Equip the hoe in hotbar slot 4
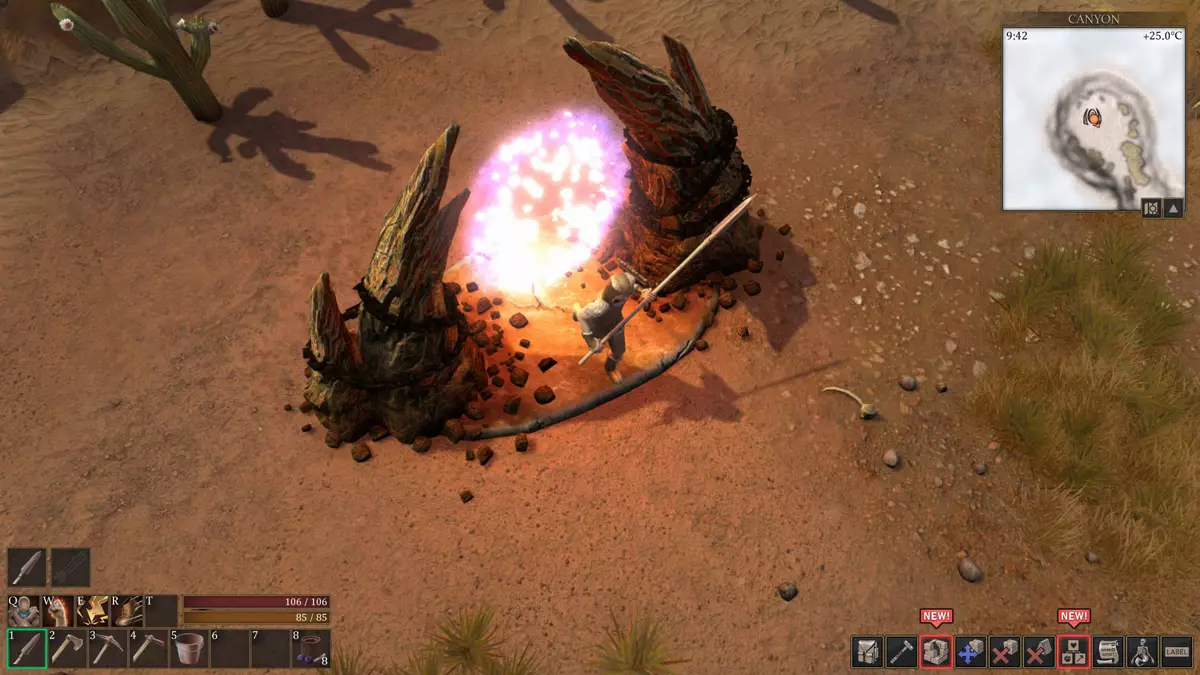 coord(148,649)
